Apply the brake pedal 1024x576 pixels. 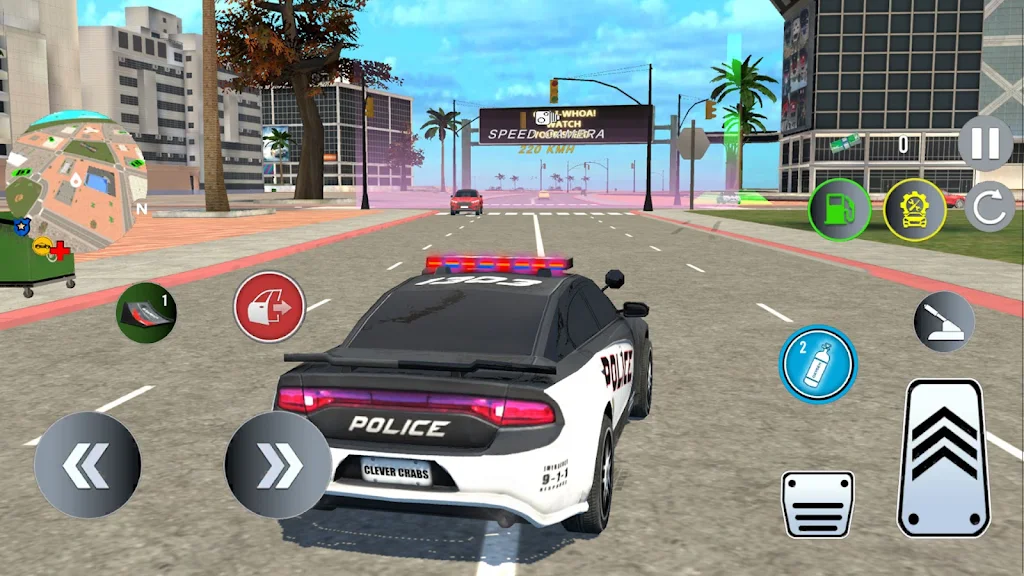click(x=817, y=504)
